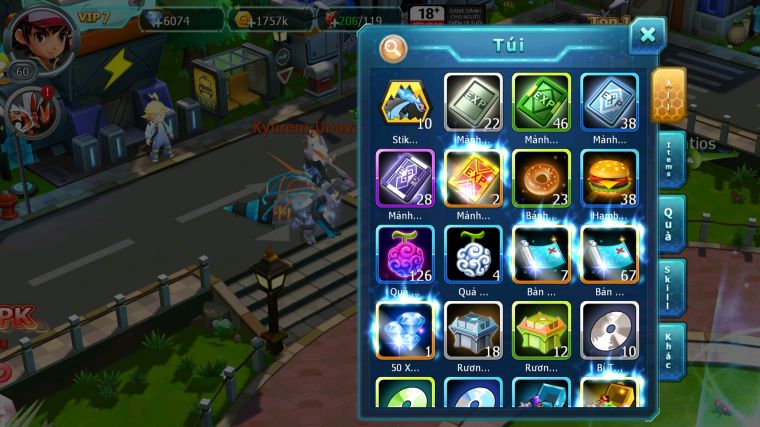Pick the white devil fruit with 4

coord(473,254)
